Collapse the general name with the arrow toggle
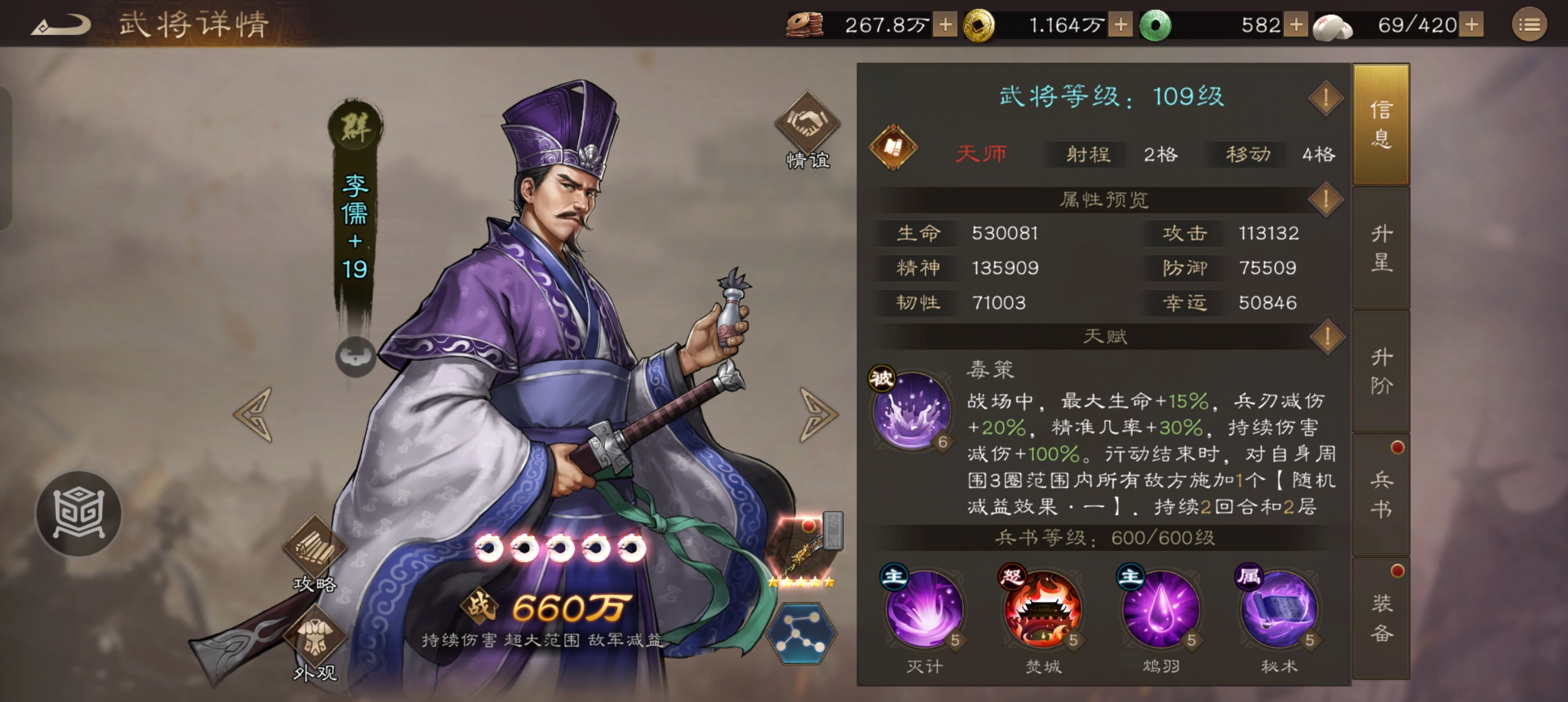 (355, 358)
